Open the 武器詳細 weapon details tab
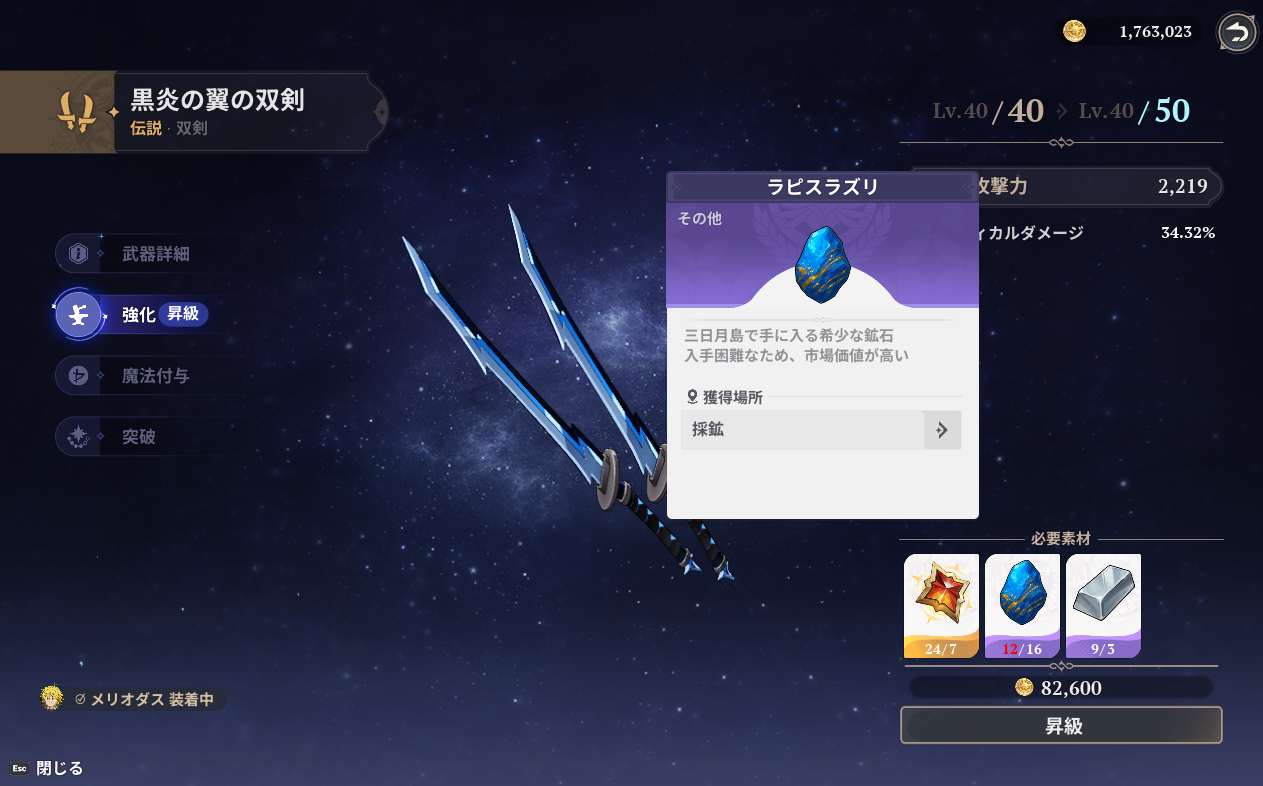Screen dimensions: 1263x786 155,254
